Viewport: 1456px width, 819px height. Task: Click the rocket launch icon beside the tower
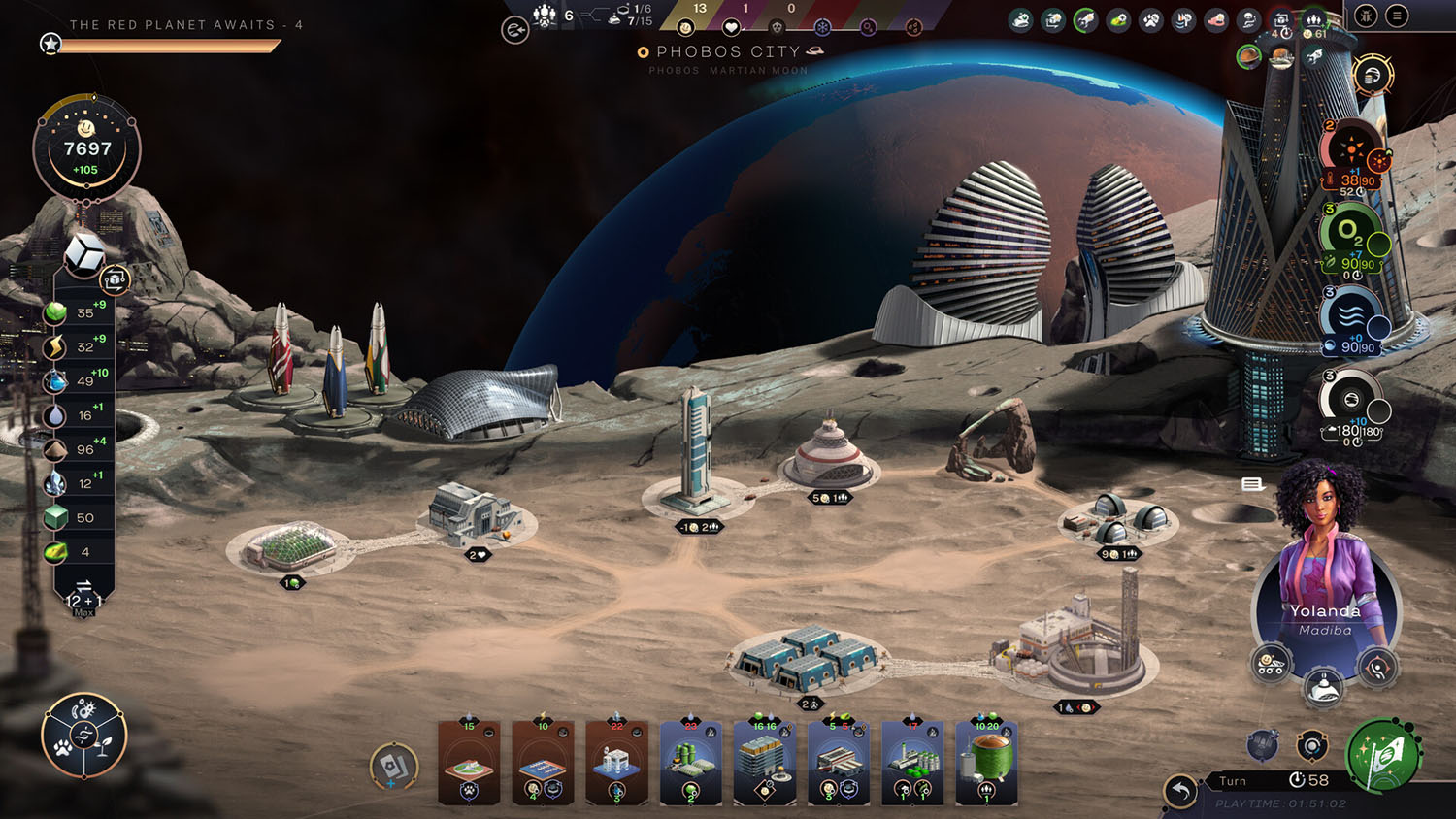click(x=1313, y=54)
